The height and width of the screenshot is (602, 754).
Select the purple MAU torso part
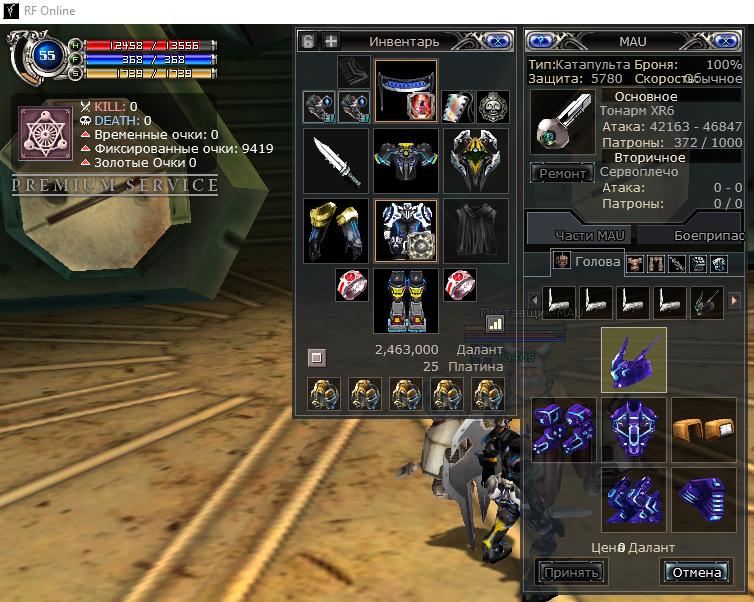[x=634, y=426]
